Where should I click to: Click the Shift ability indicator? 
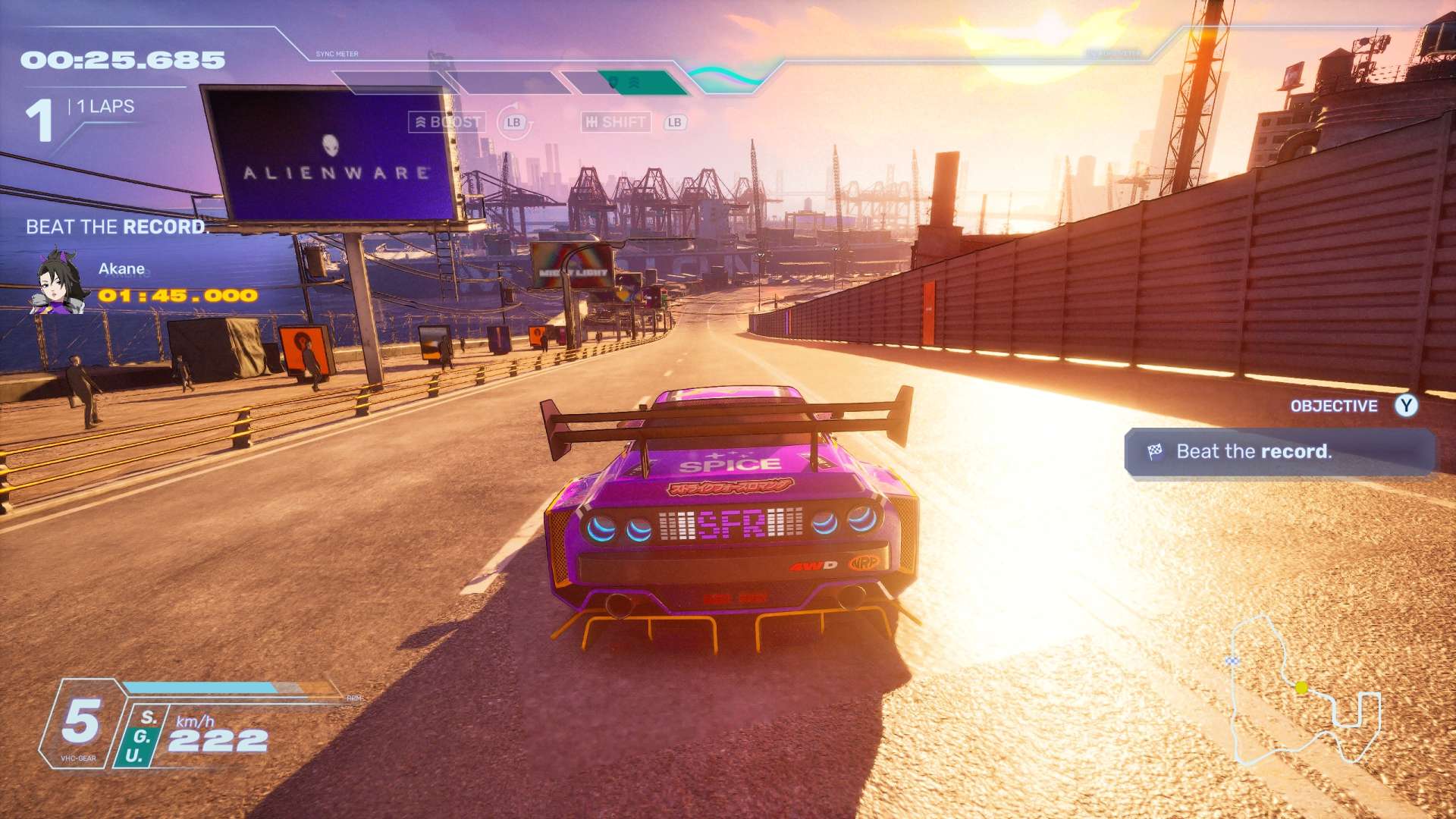[x=616, y=122]
